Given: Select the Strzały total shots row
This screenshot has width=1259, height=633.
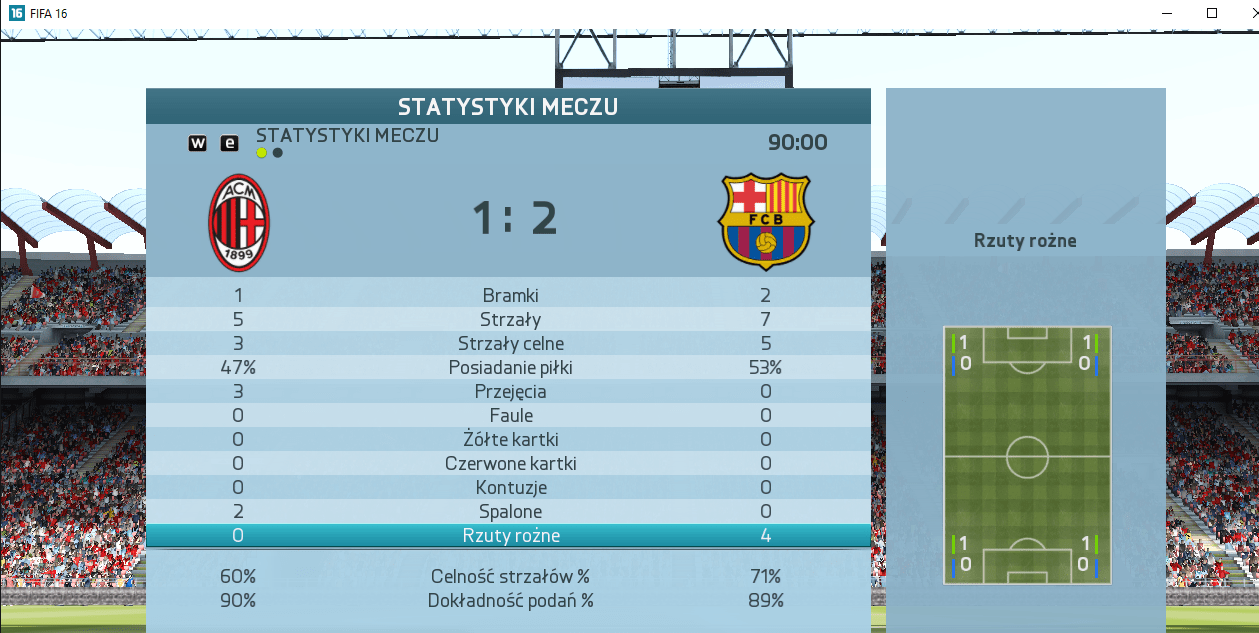Looking at the screenshot, I should point(510,320).
